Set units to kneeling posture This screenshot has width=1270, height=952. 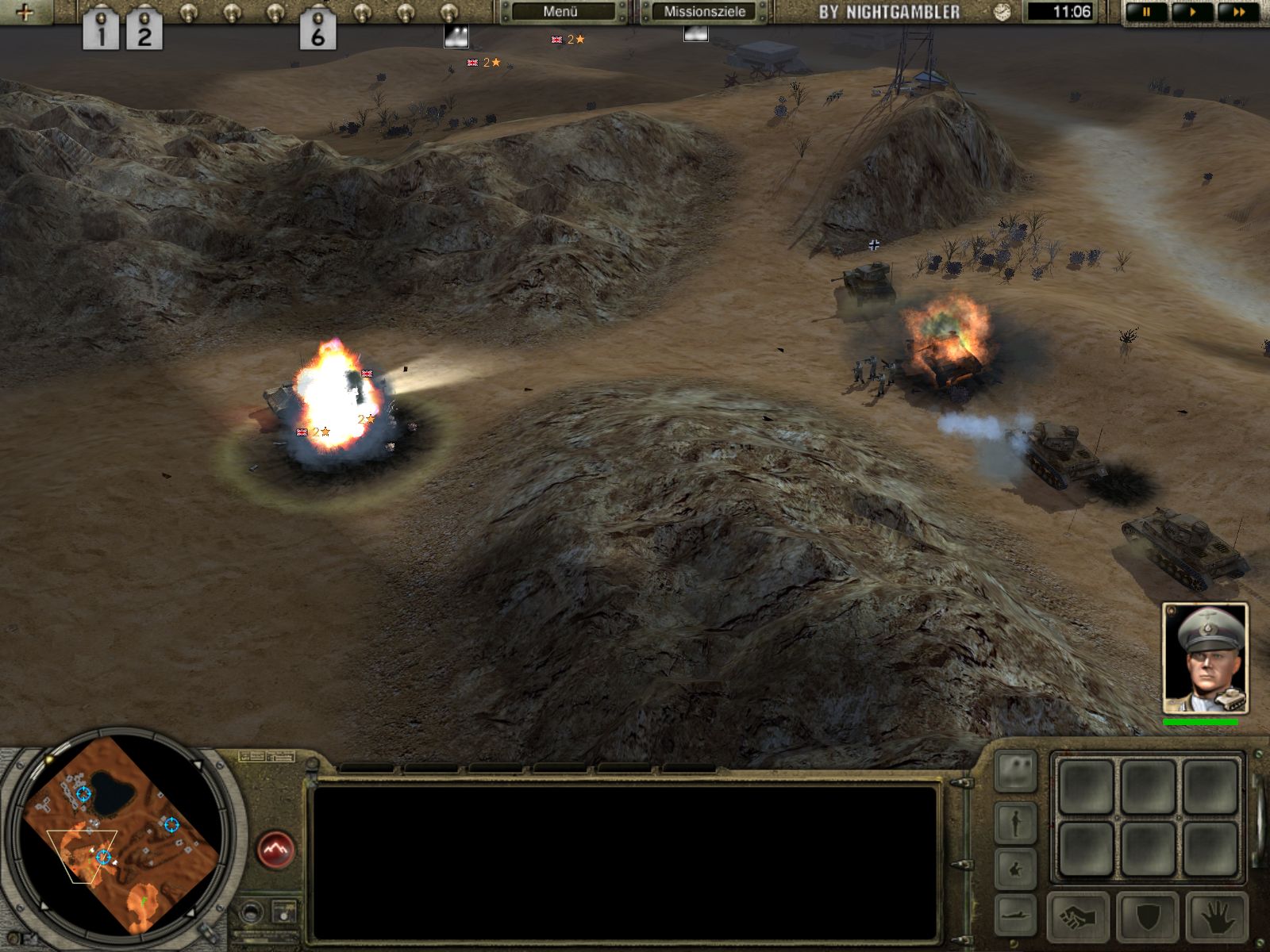point(1016,869)
